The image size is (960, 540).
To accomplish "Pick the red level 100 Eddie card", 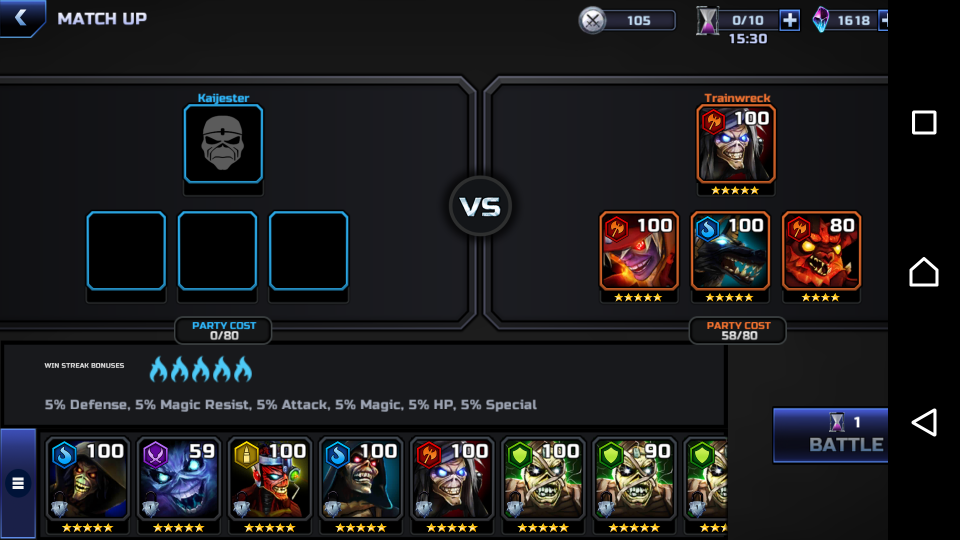I will coord(451,485).
